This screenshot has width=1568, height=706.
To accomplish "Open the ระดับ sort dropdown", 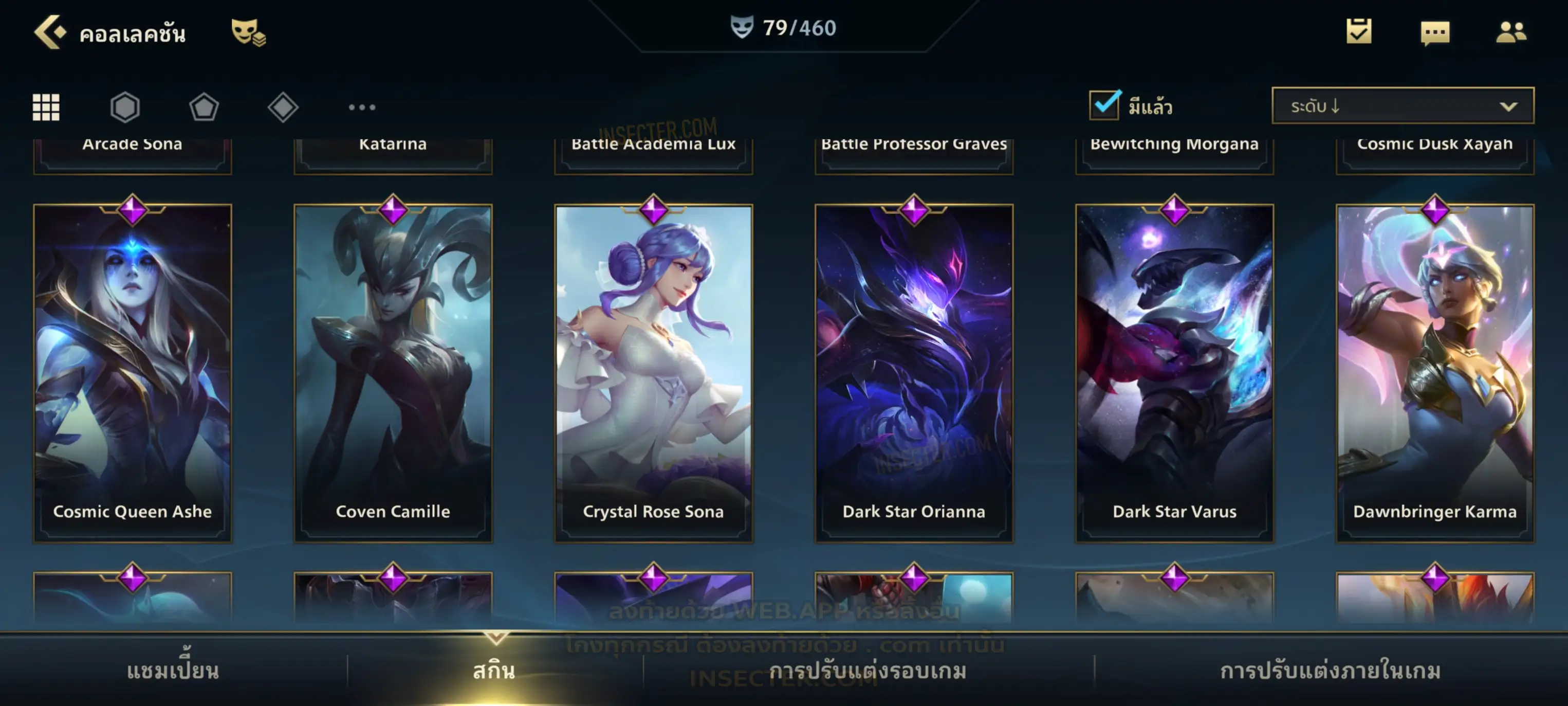I will click(x=1403, y=106).
